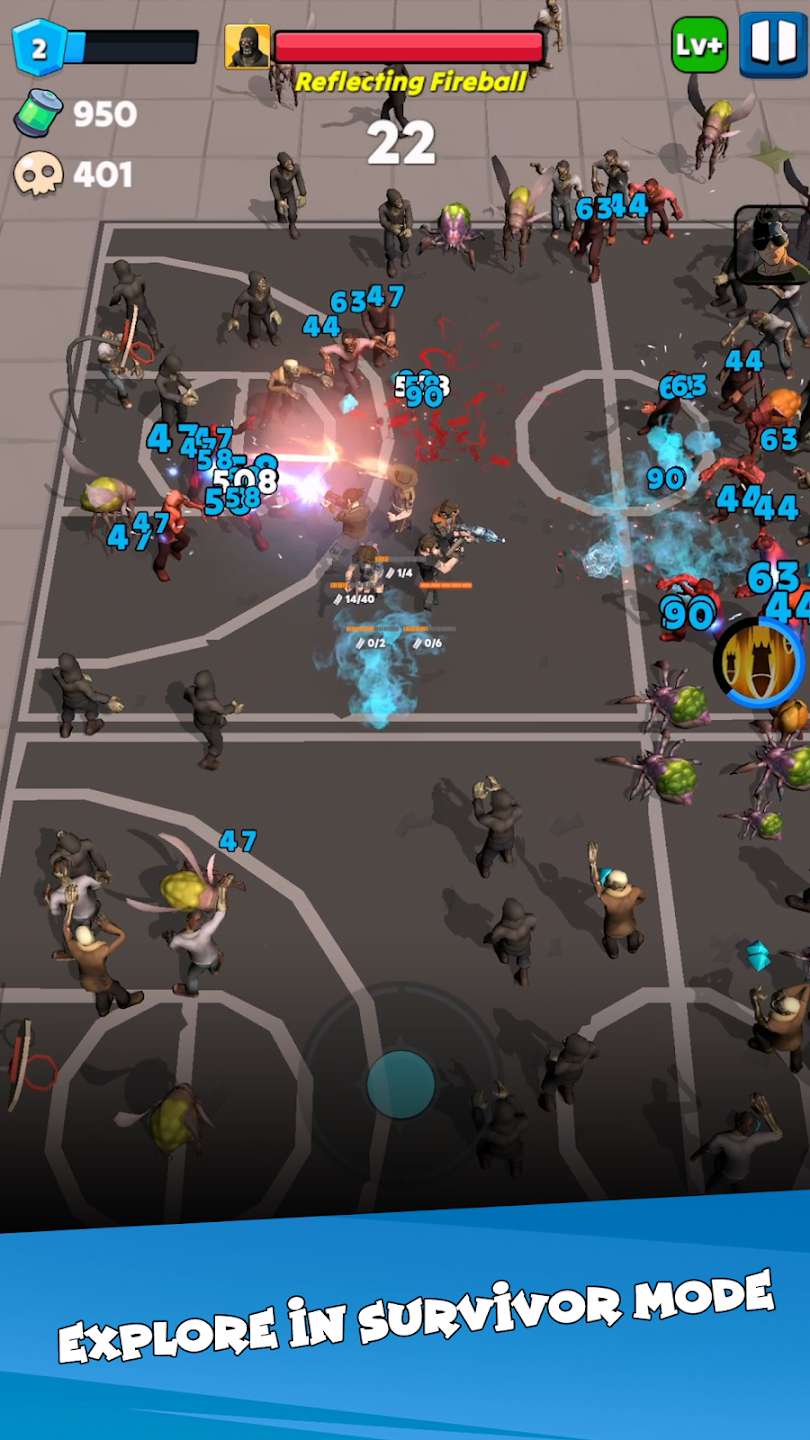Pause the game

pyautogui.click(x=772, y=45)
